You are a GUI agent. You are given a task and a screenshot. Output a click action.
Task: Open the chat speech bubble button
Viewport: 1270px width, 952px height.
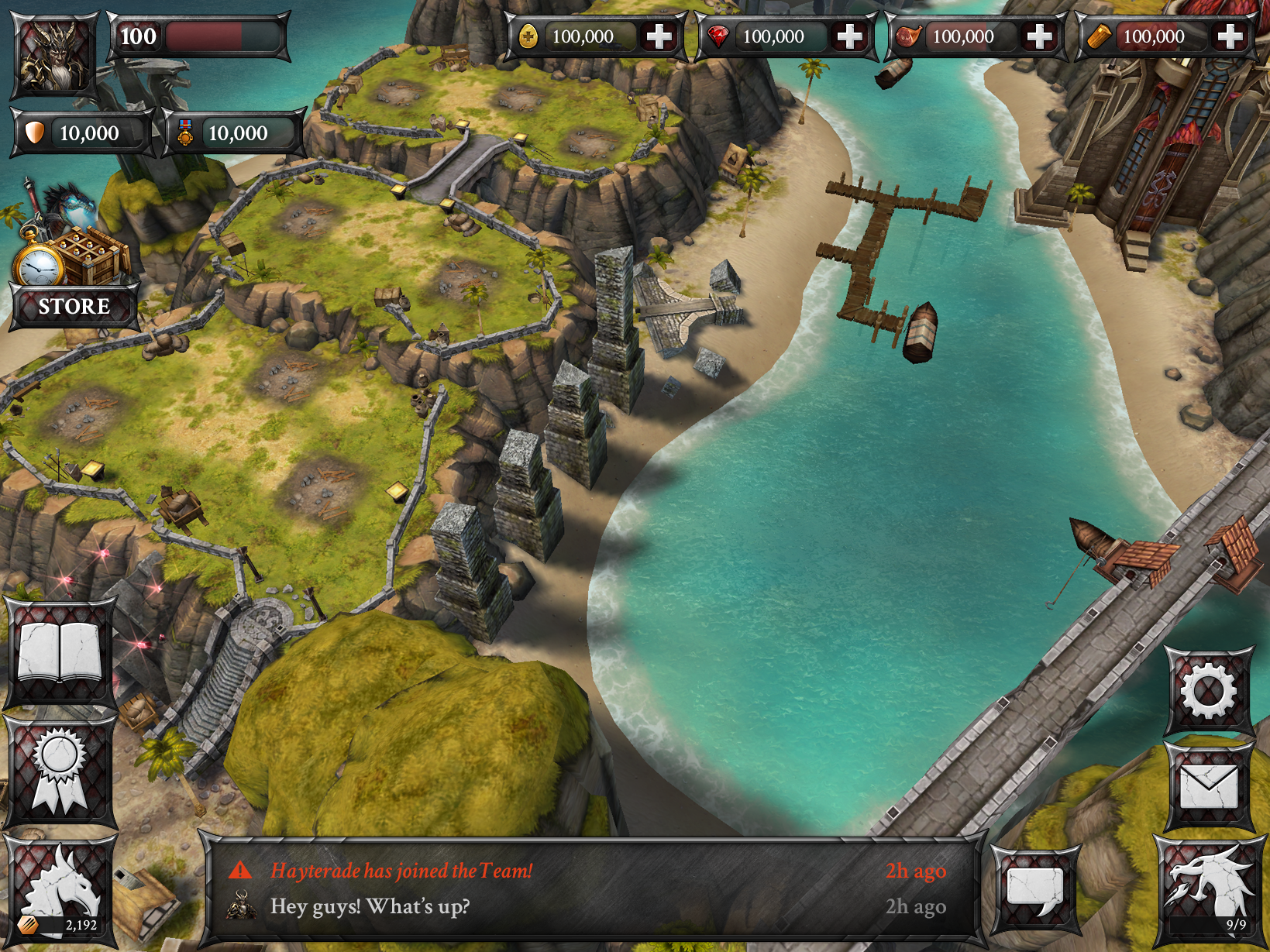pyautogui.click(x=1034, y=888)
